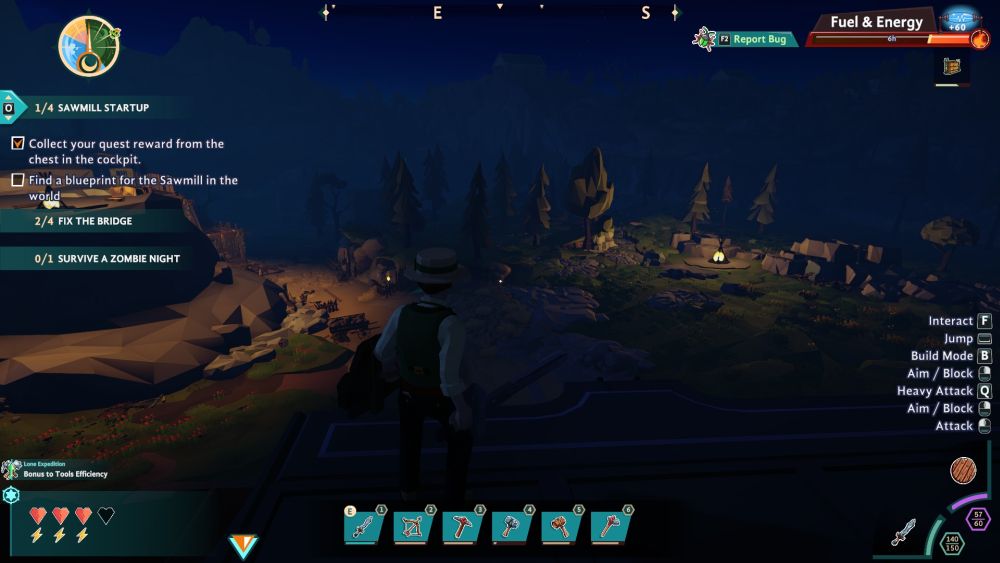Click the orange triangle marker beside the hotbar
This screenshot has height=563, width=1000.
(x=242, y=546)
